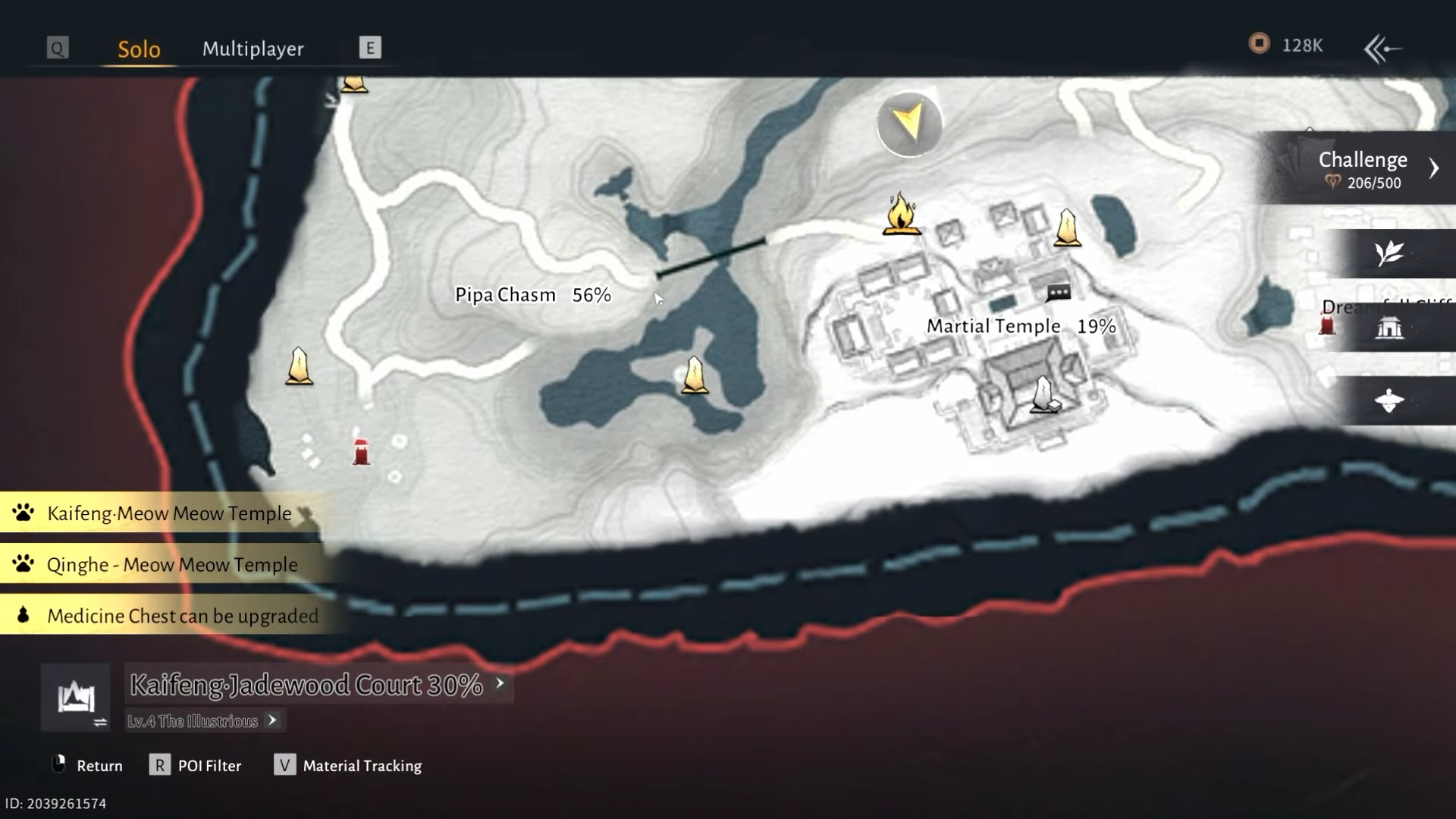This screenshot has height=819, width=1456.
Task: Switch to the Multiplayer tab
Action: pyautogui.click(x=253, y=49)
